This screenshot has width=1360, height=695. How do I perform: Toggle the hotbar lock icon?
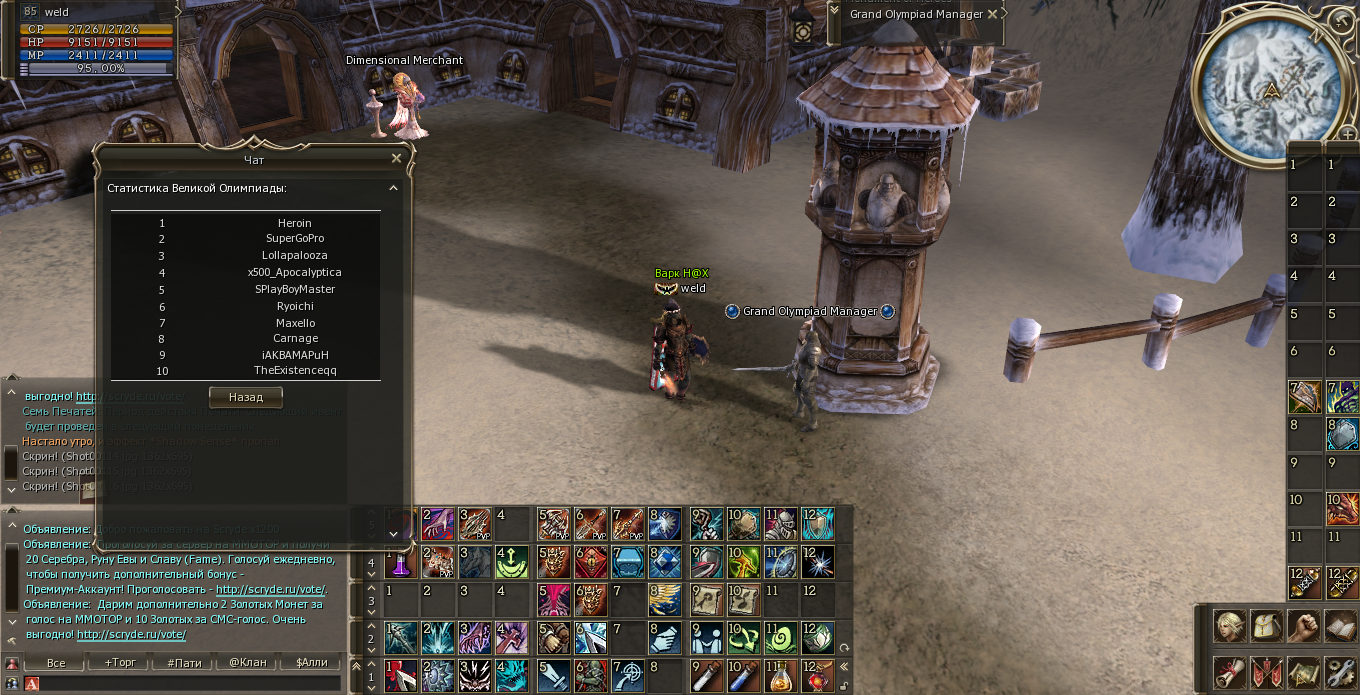click(x=845, y=686)
